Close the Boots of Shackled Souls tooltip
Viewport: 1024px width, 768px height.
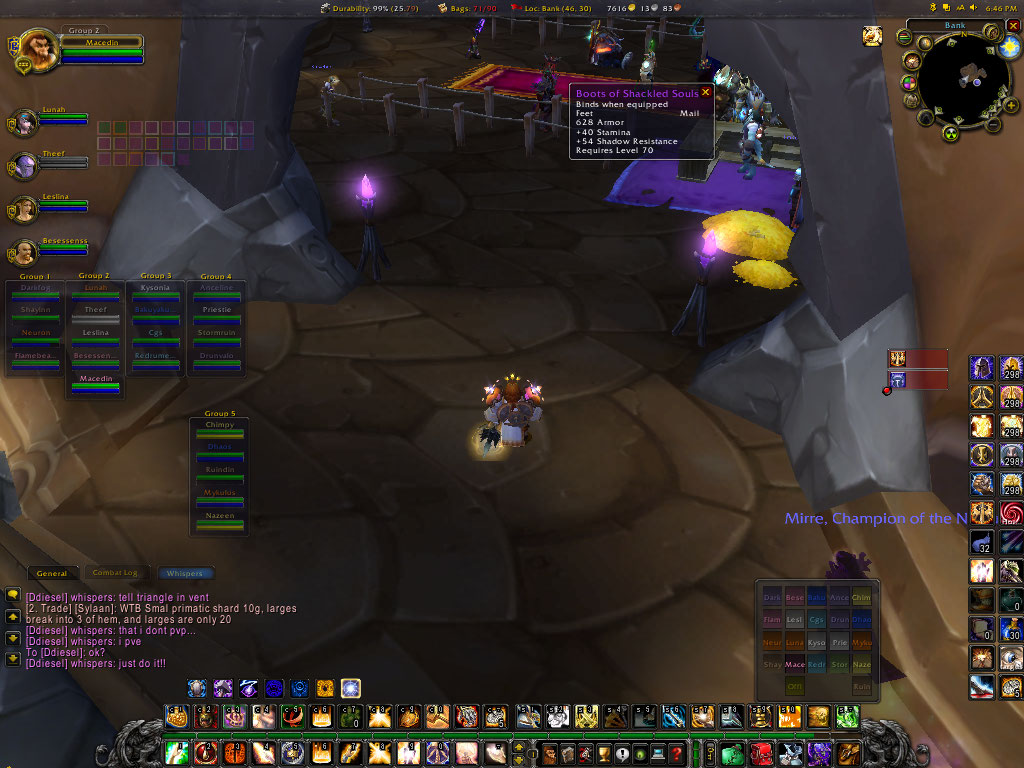(x=705, y=92)
